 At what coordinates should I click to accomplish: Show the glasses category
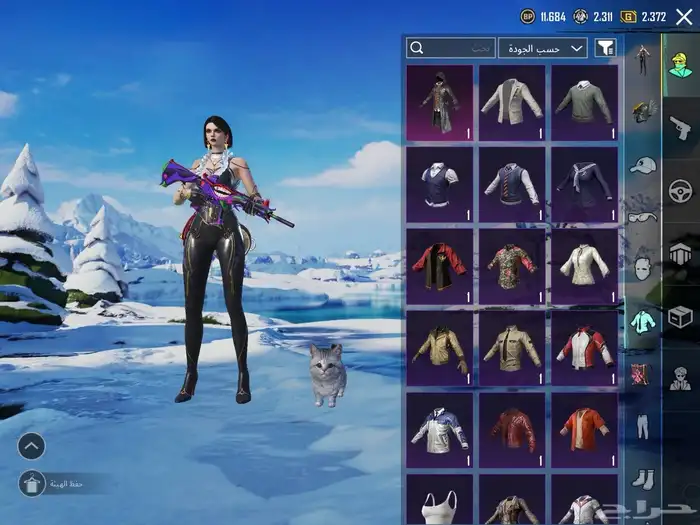point(642,217)
